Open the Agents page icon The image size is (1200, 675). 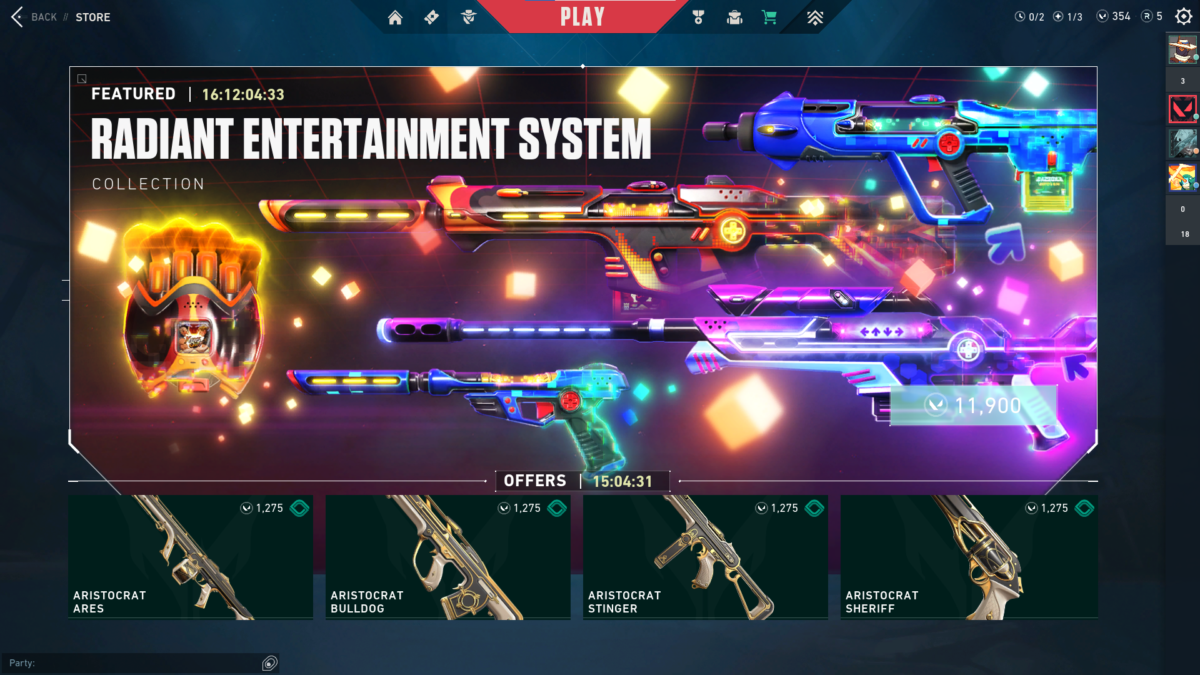(x=468, y=17)
